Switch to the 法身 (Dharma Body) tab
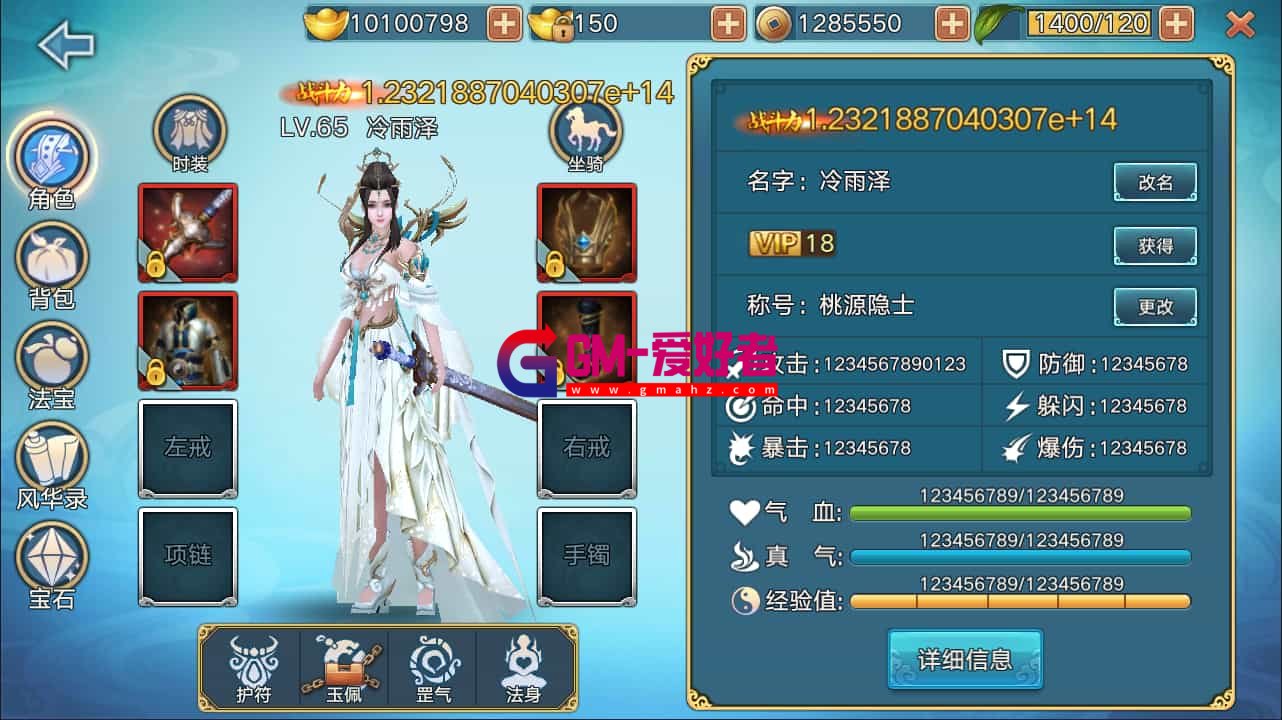1282x720 pixels. point(525,664)
